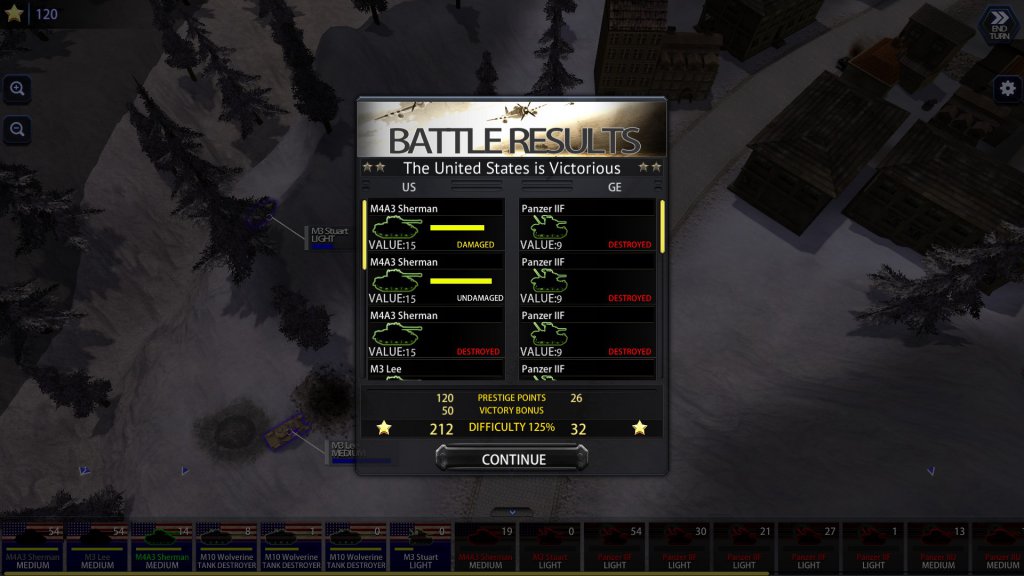Zoom in with the plus magnifier

click(17, 88)
